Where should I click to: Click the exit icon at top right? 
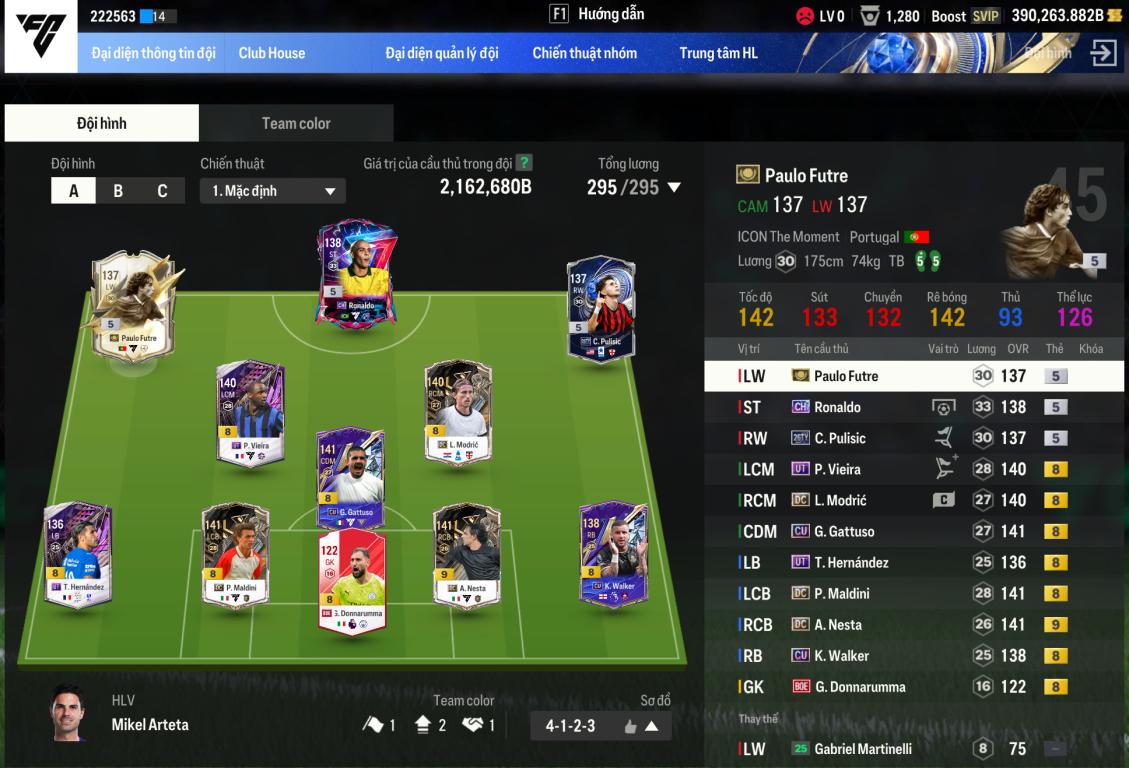tap(1103, 53)
